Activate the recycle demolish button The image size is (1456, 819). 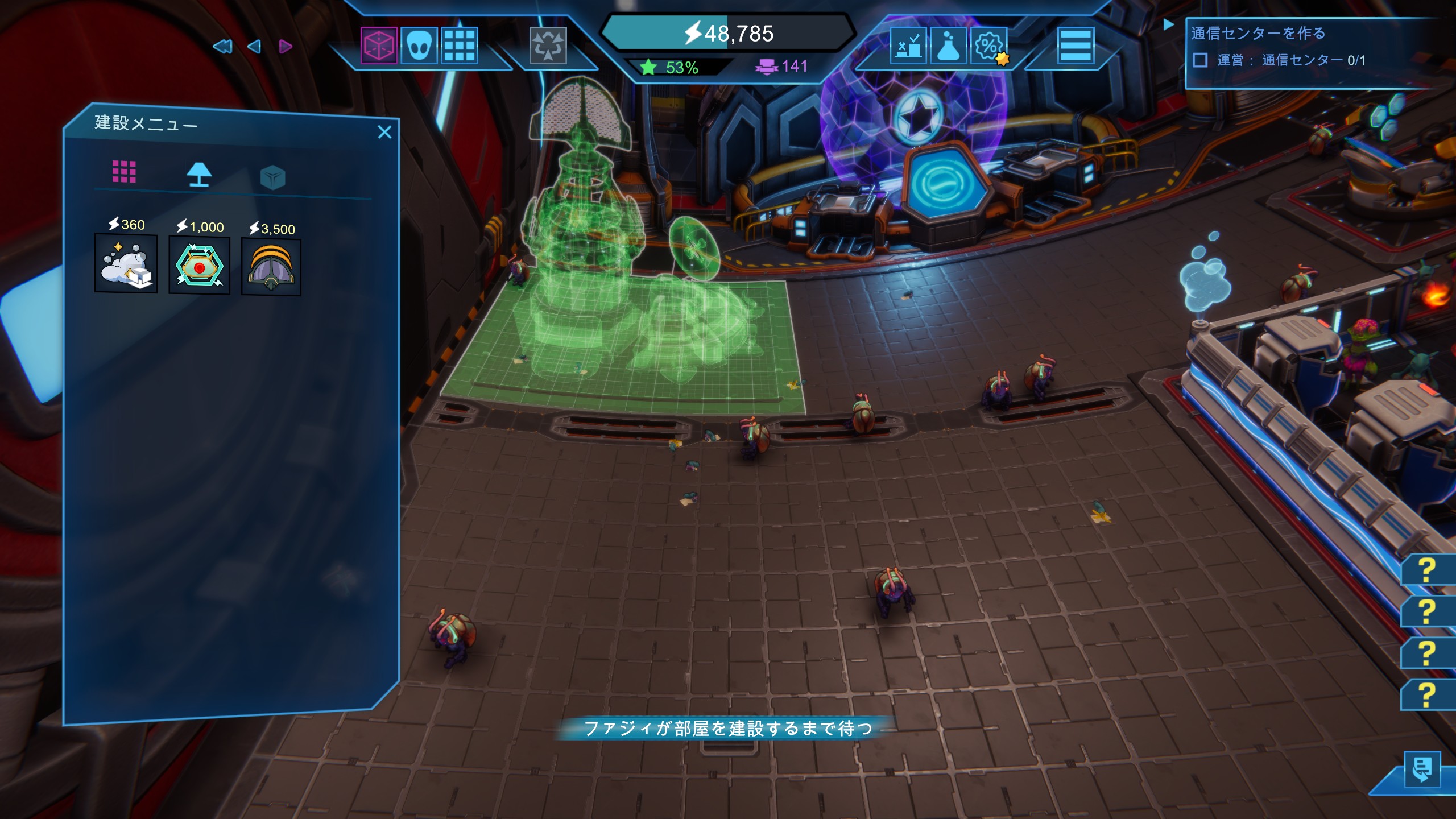tap(548, 45)
